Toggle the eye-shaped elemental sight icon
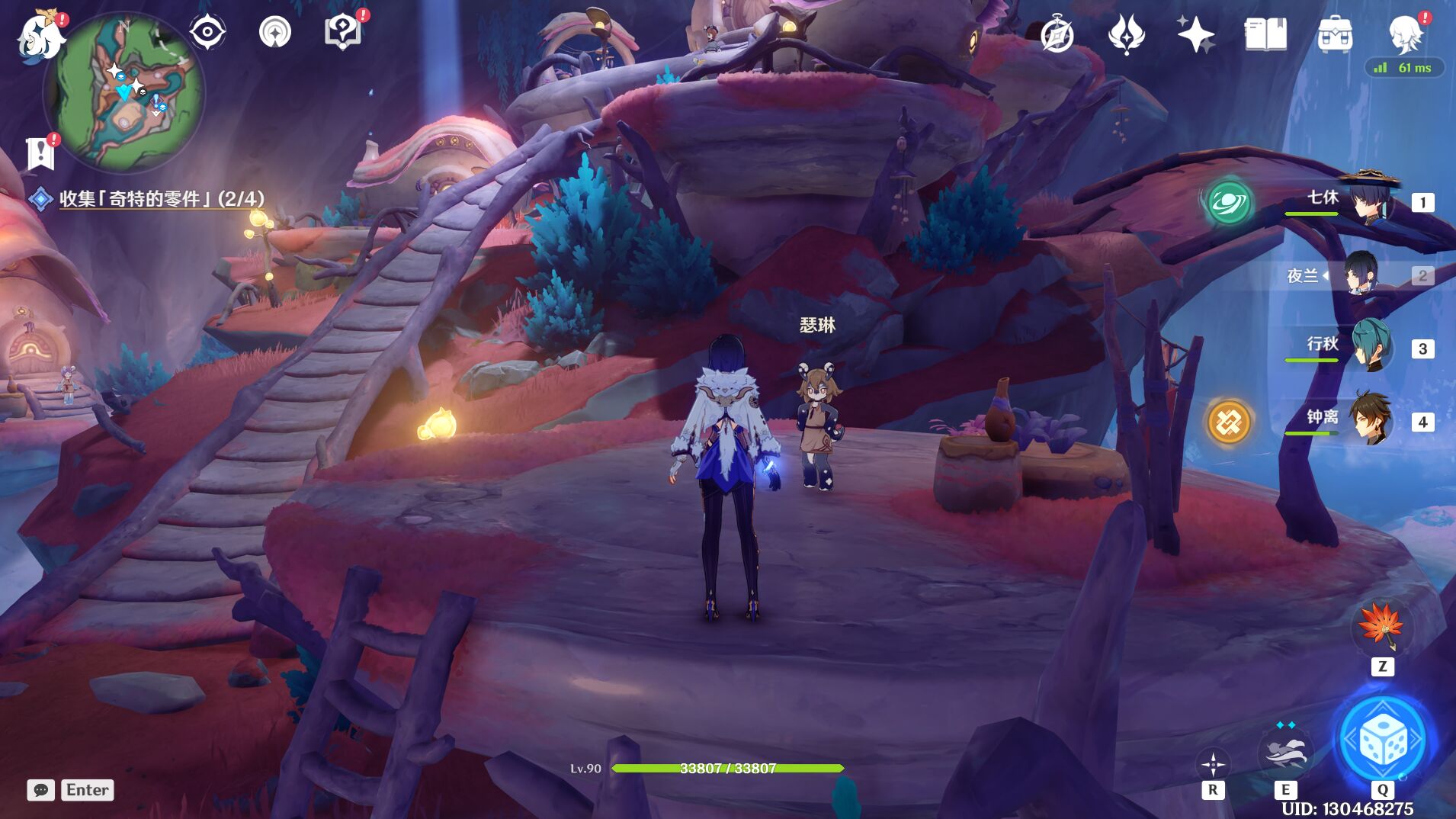 point(207,33)
